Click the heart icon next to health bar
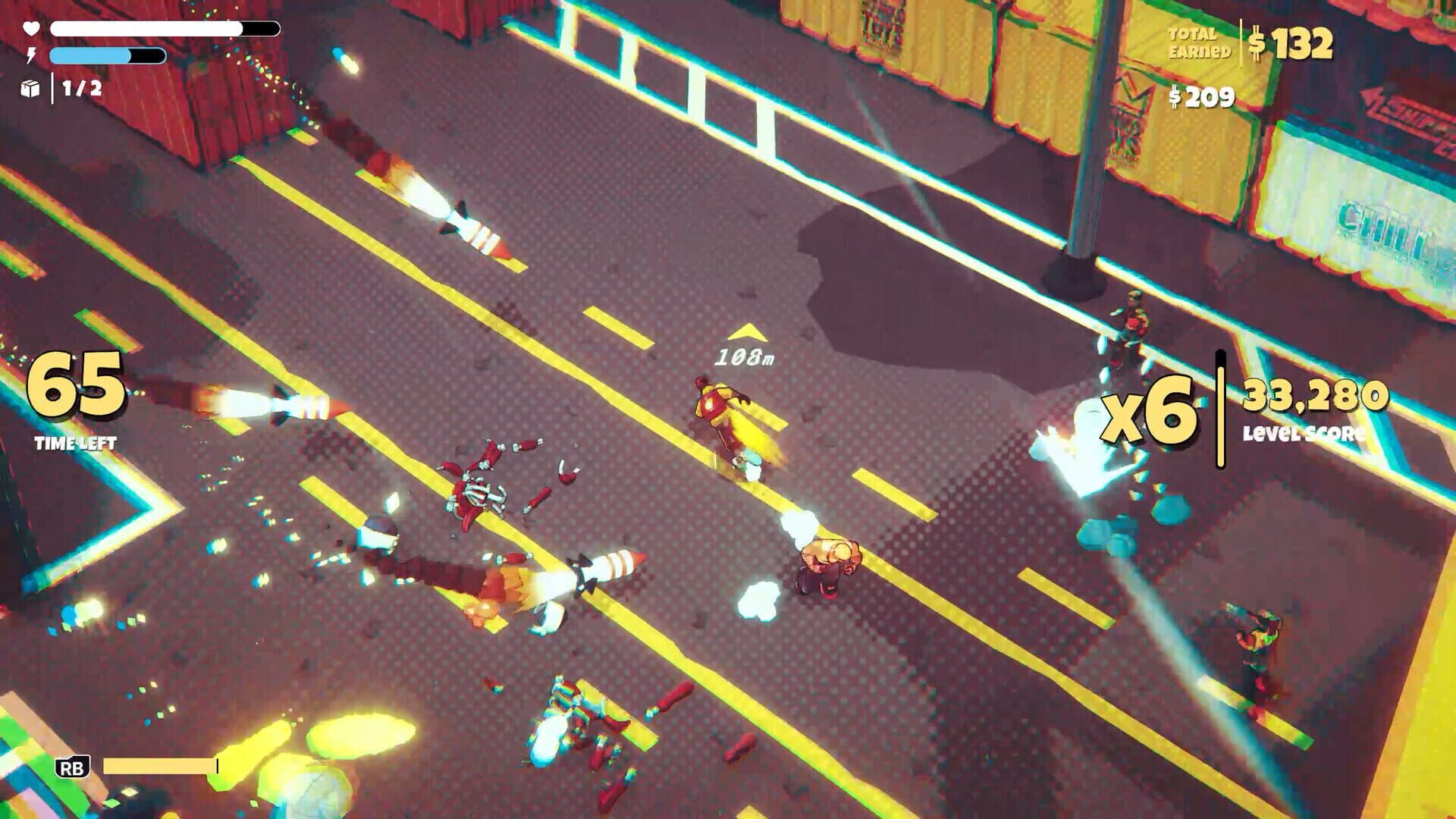 (30, 29)
